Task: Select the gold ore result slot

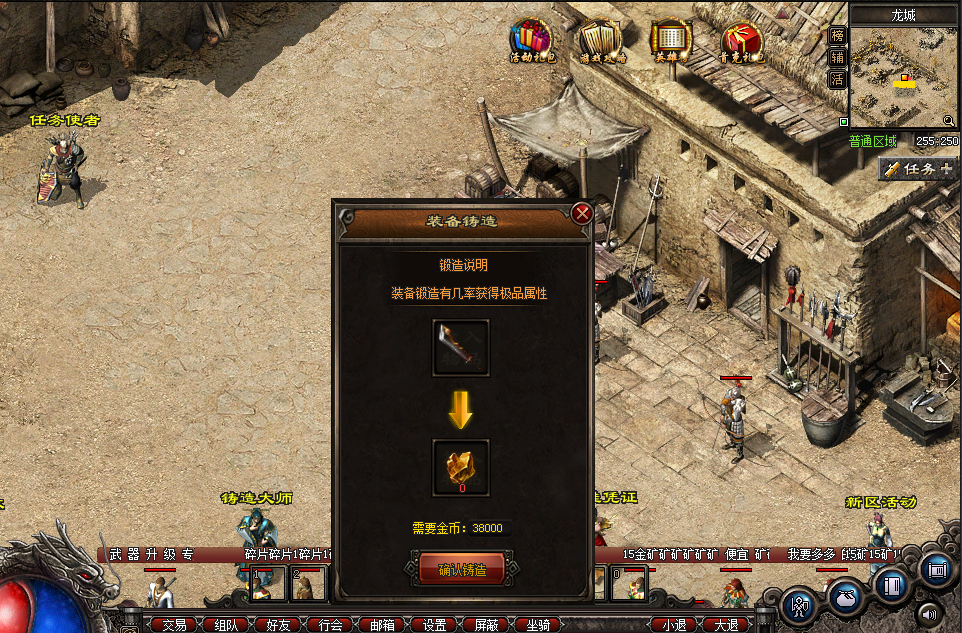Action: (460, 466)
